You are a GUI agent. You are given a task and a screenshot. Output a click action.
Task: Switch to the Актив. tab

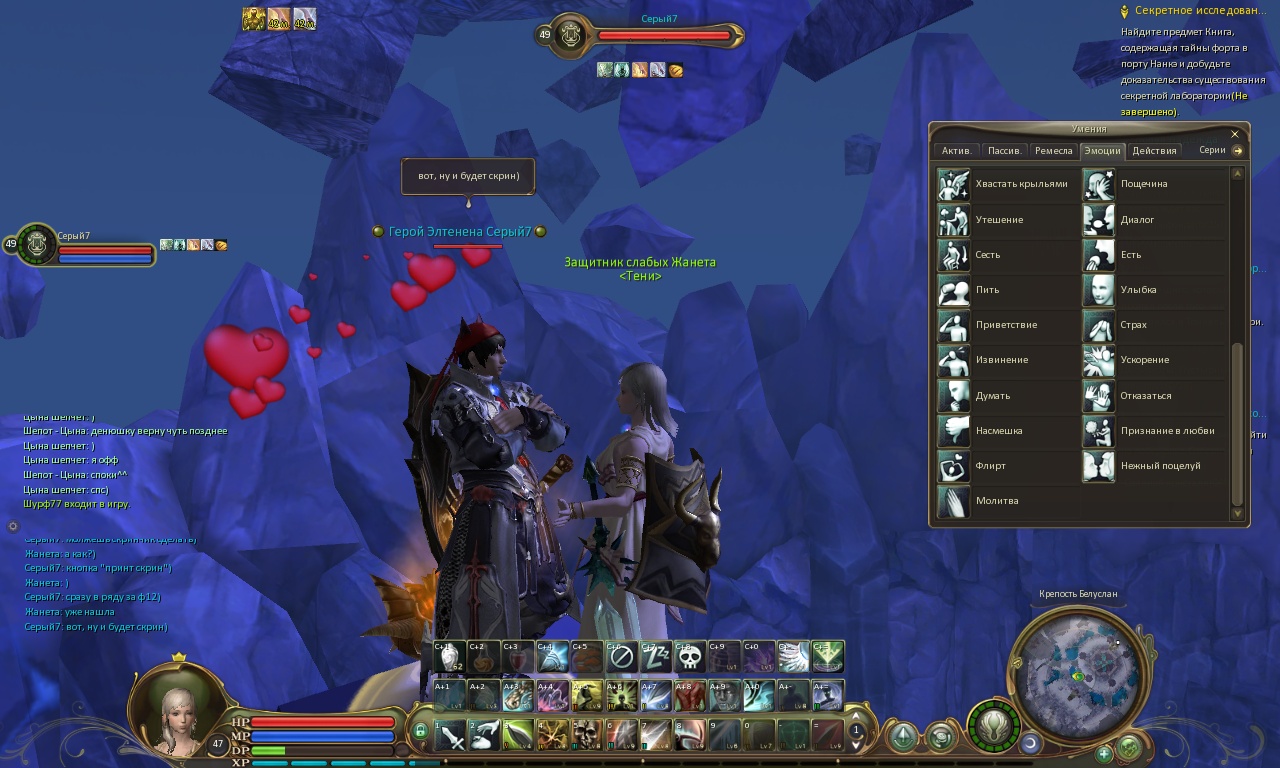(956, 151)
